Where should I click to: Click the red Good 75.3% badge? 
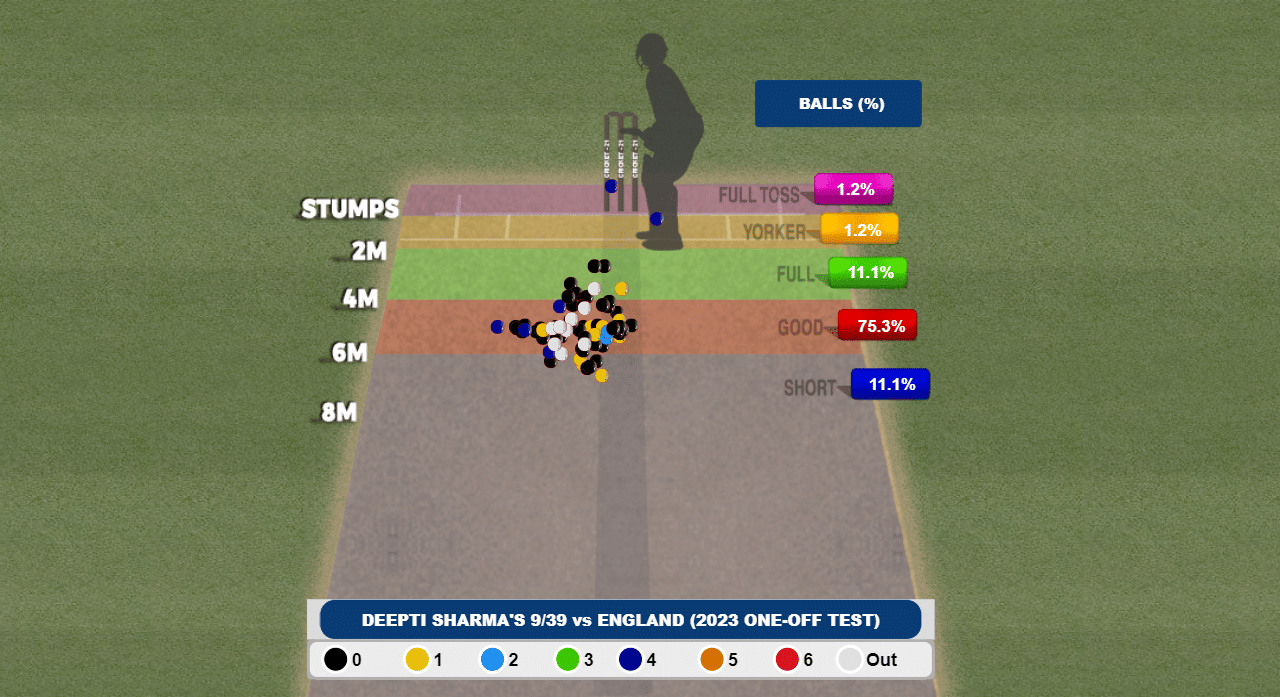(878, 325)
